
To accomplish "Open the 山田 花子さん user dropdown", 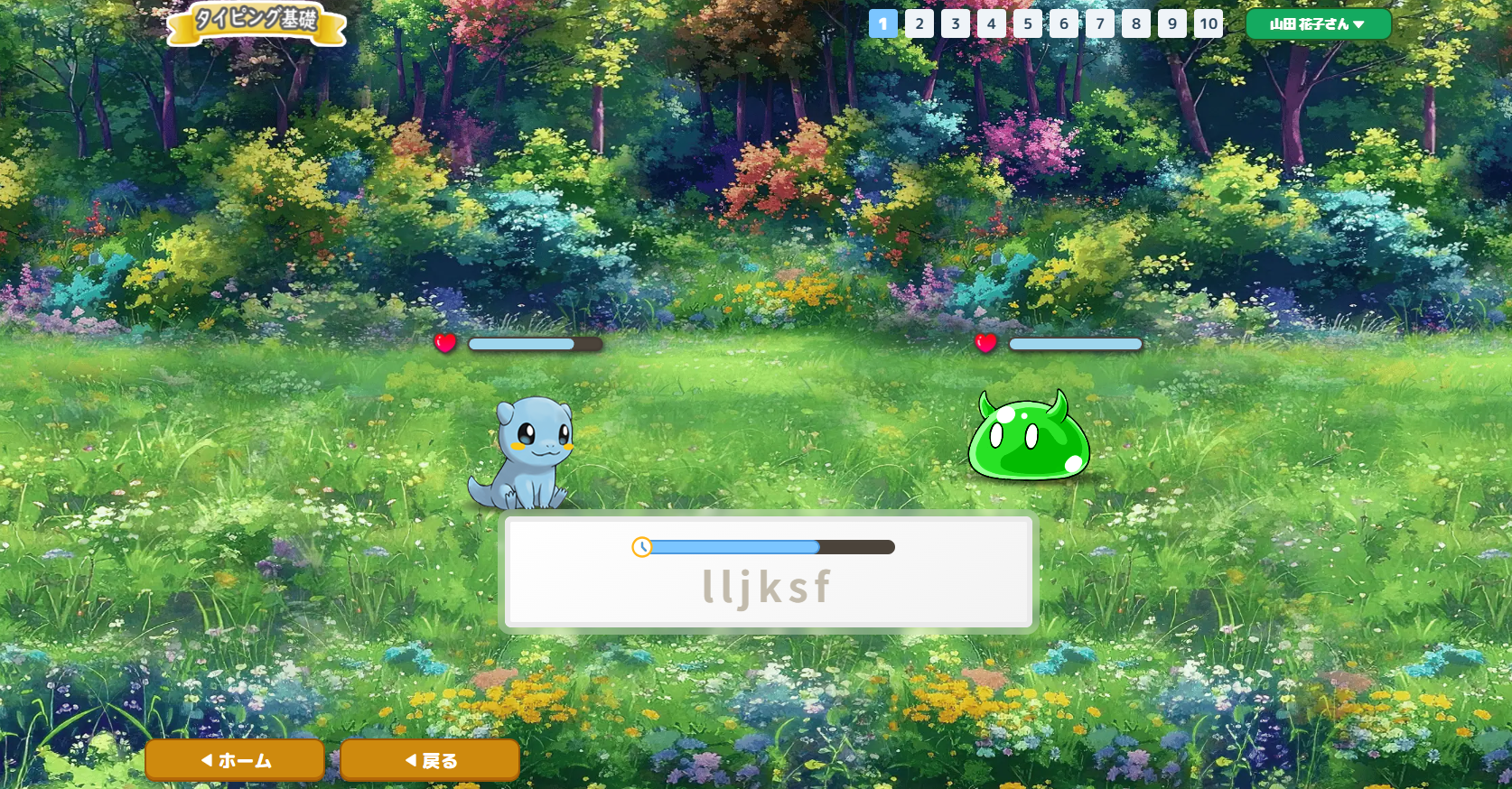I will click(1318, 24).
